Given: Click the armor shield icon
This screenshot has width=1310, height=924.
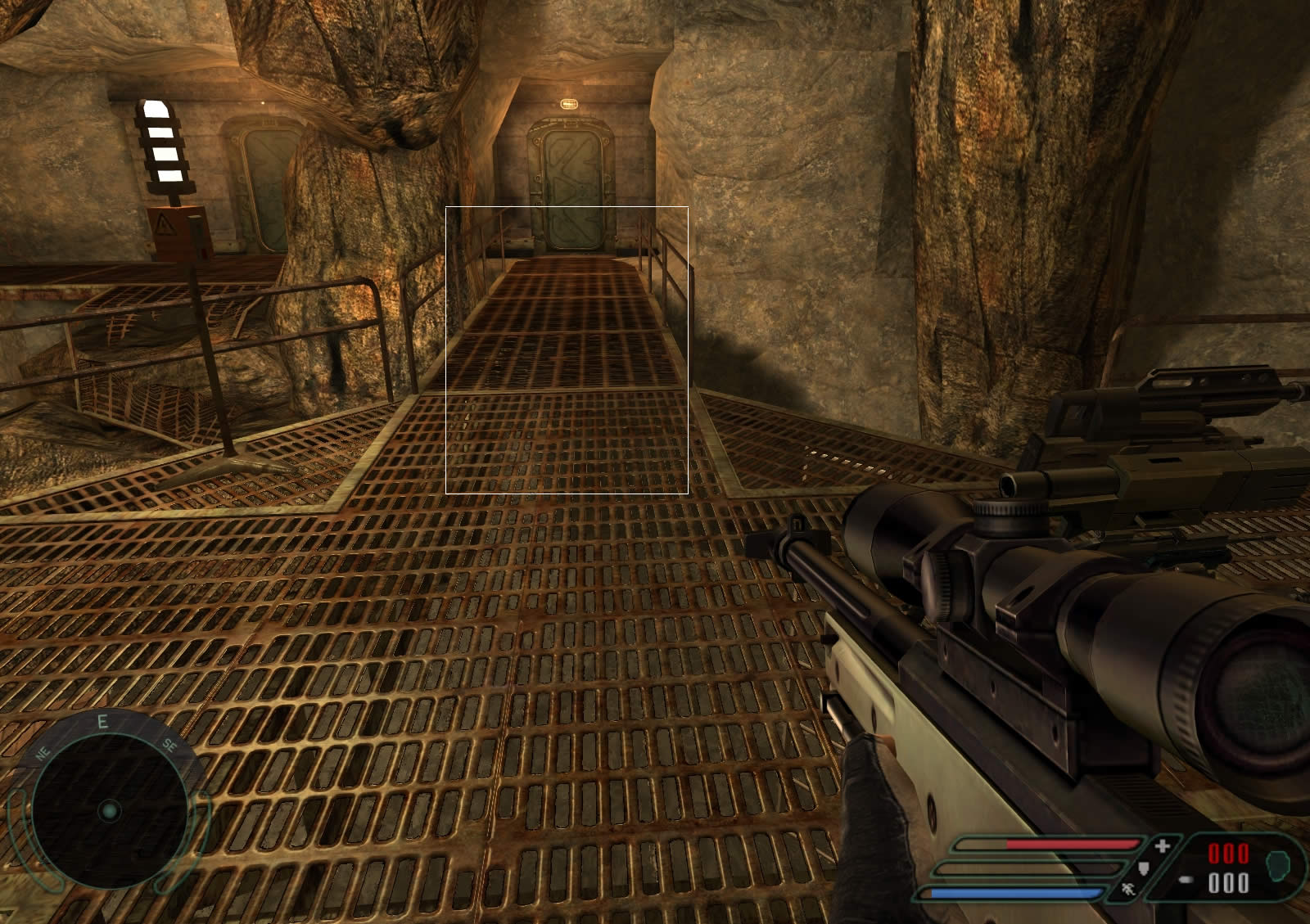Looking at the screenshot, I should 1144,868.
